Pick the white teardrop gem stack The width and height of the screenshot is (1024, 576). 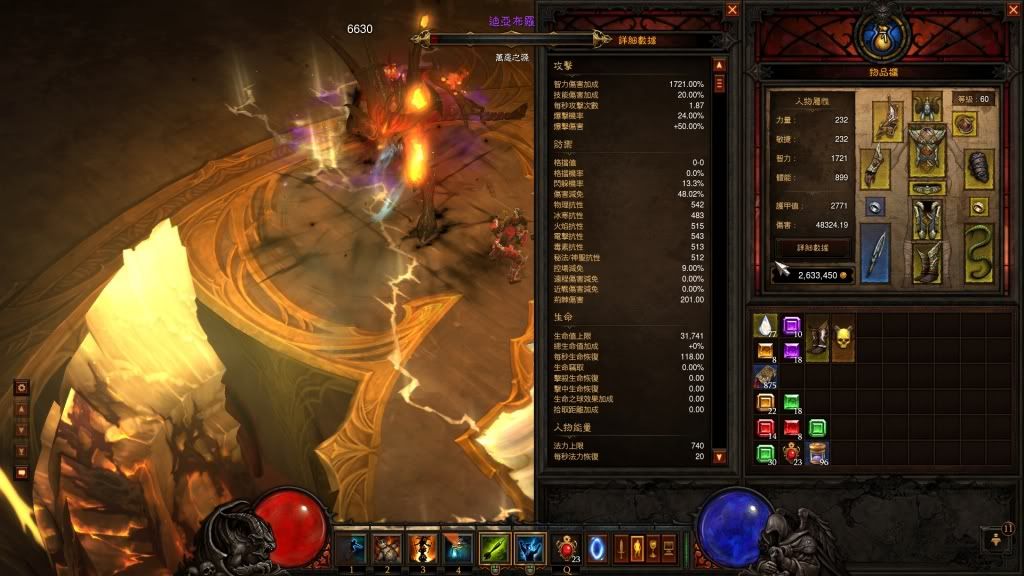[767, 326]
